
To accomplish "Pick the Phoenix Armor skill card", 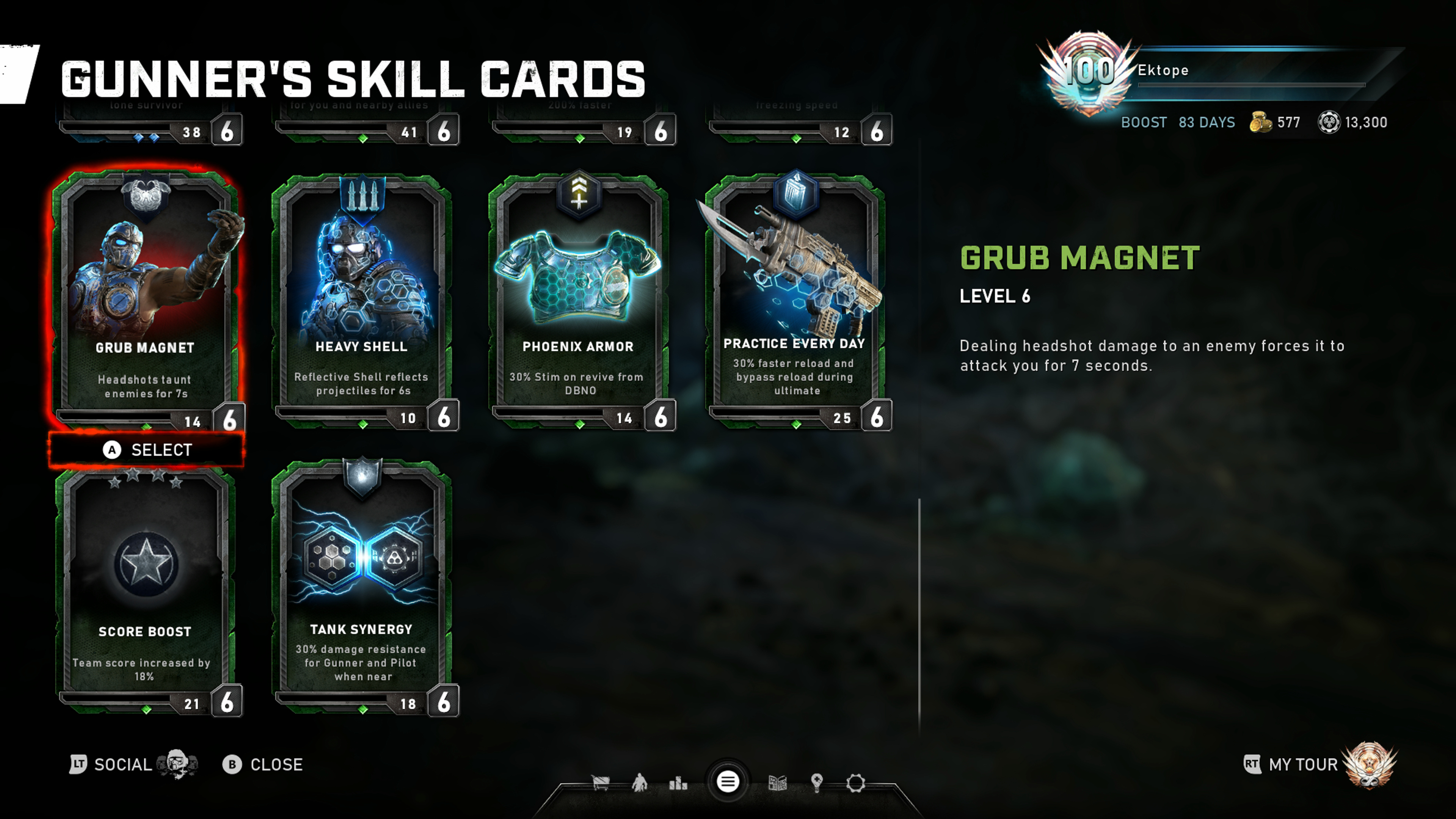I will click(579, 300).
